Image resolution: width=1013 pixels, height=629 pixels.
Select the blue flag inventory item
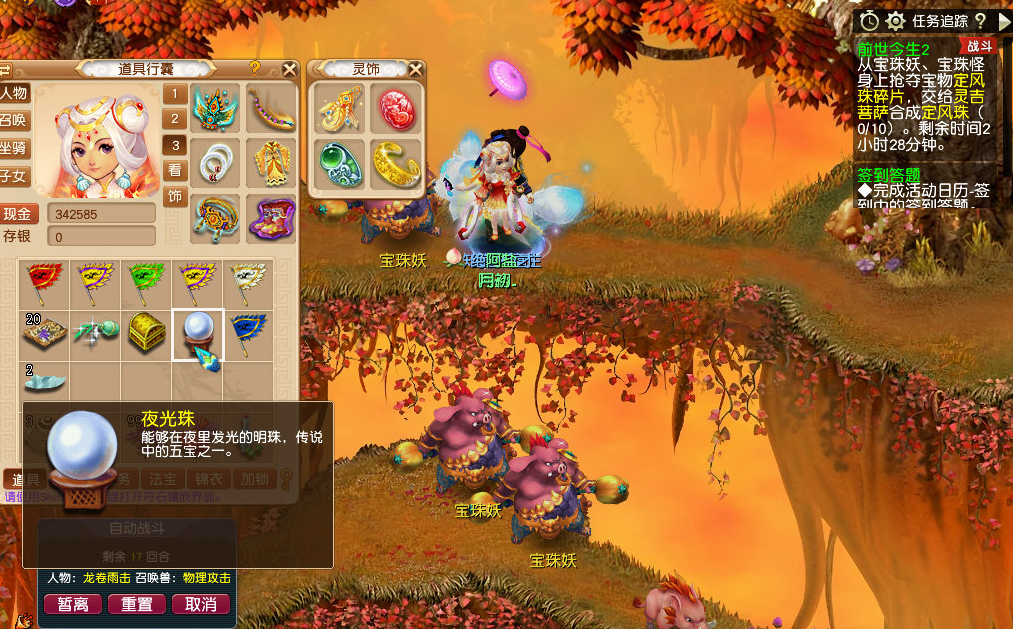coord(245,332)
